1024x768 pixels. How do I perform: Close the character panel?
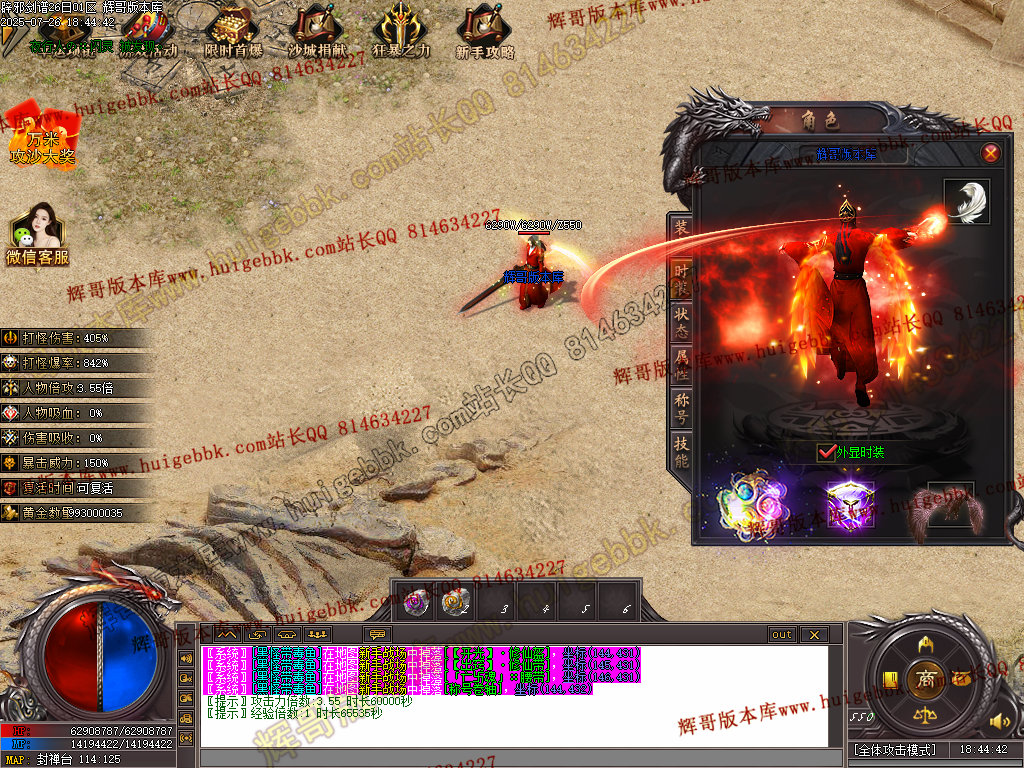[x=990, y=153]
